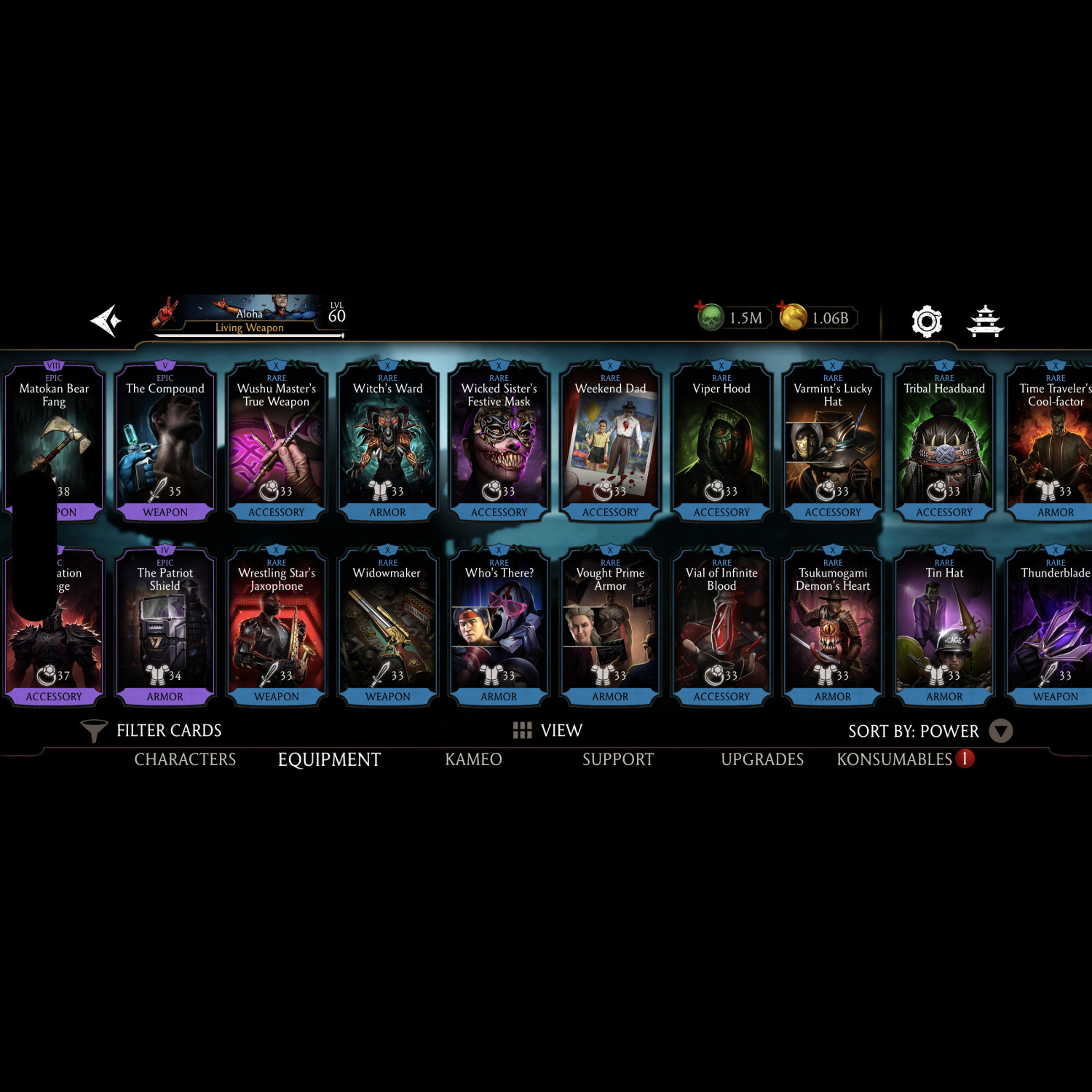Change the card grid View
The height and width of the screenshot is (1092, 1092).
[547, 730]
